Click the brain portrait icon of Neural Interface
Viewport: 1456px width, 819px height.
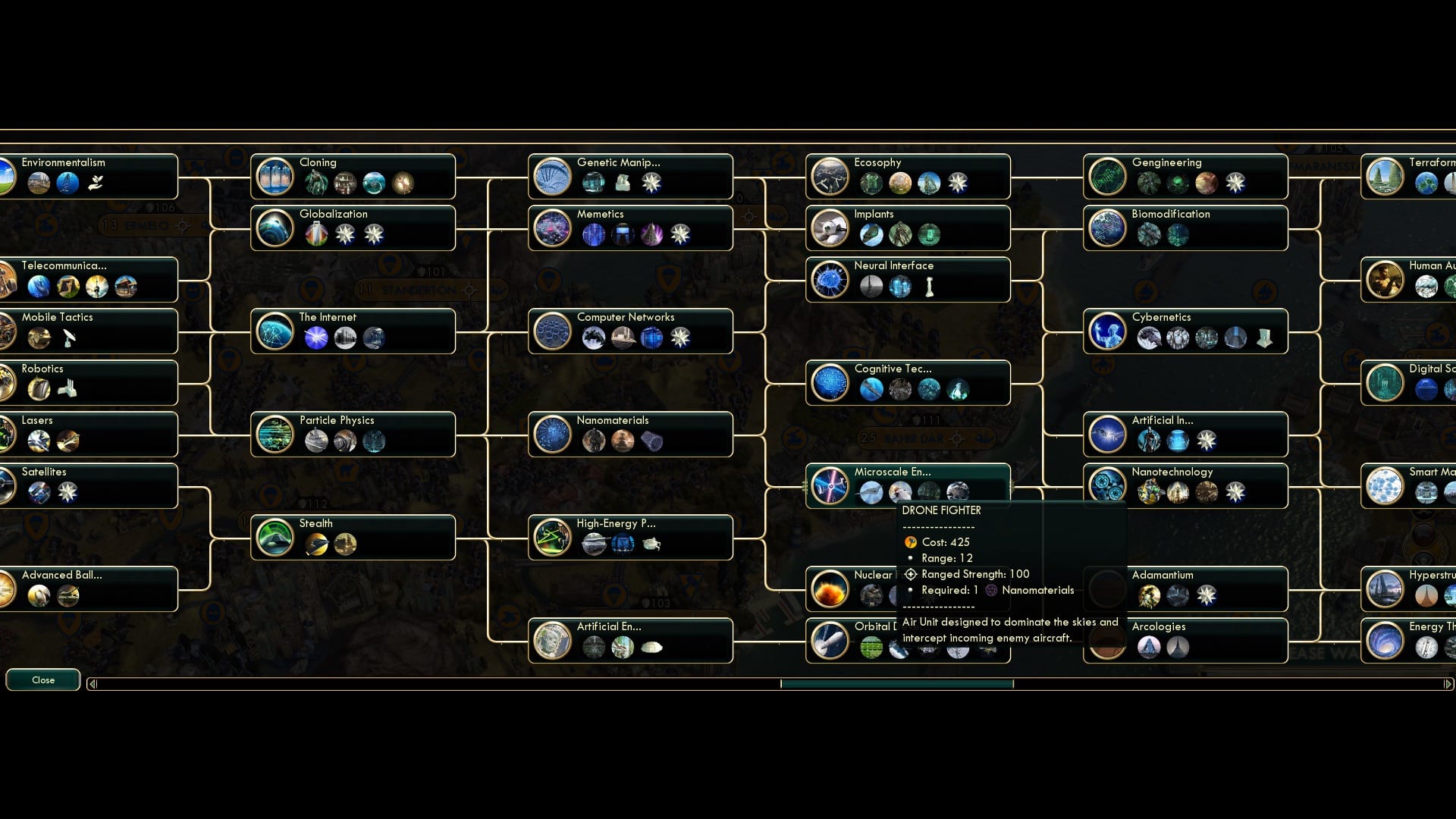831,279
